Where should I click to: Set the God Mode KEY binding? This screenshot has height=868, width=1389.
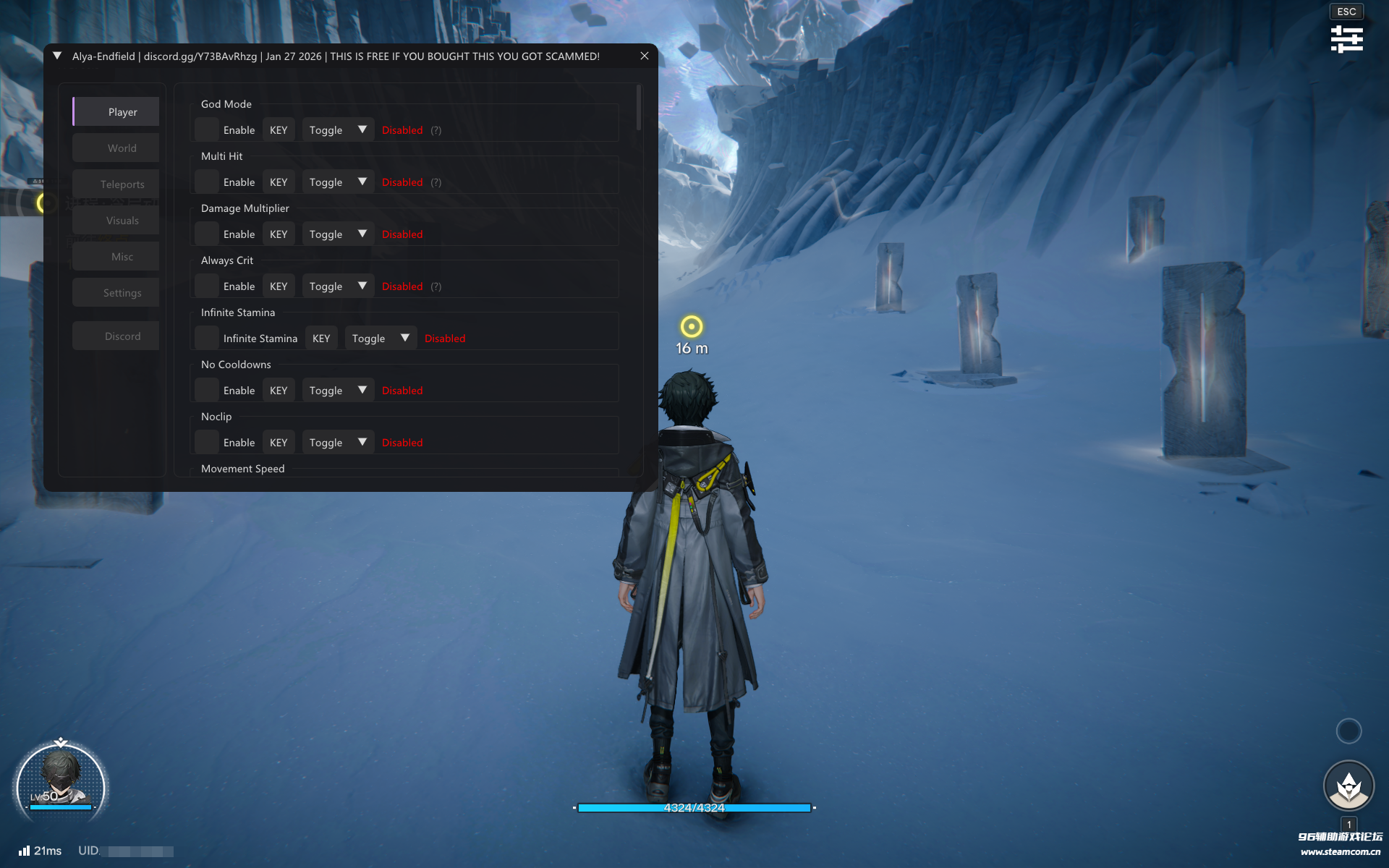[x=279, y=130]
